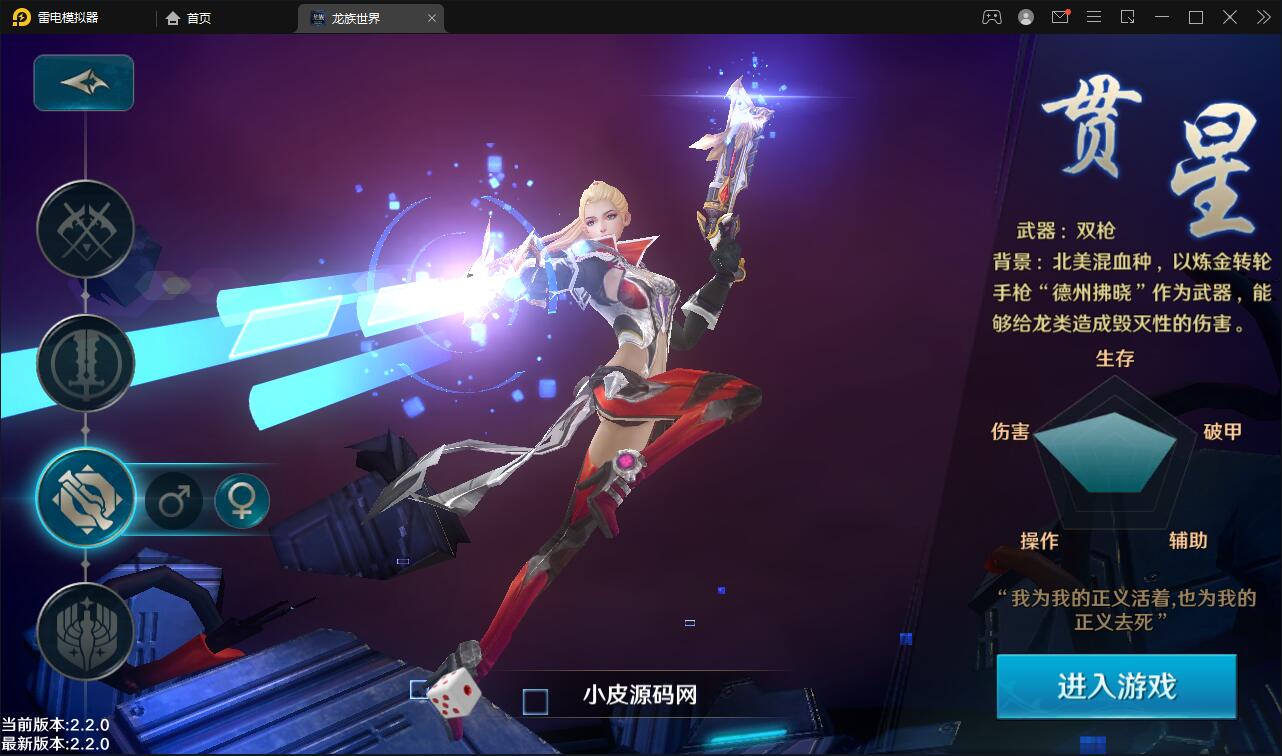This screenshot has height=756, width=1282.
Task: Roll the dice for a random name
Action: [x=455, y=692]
